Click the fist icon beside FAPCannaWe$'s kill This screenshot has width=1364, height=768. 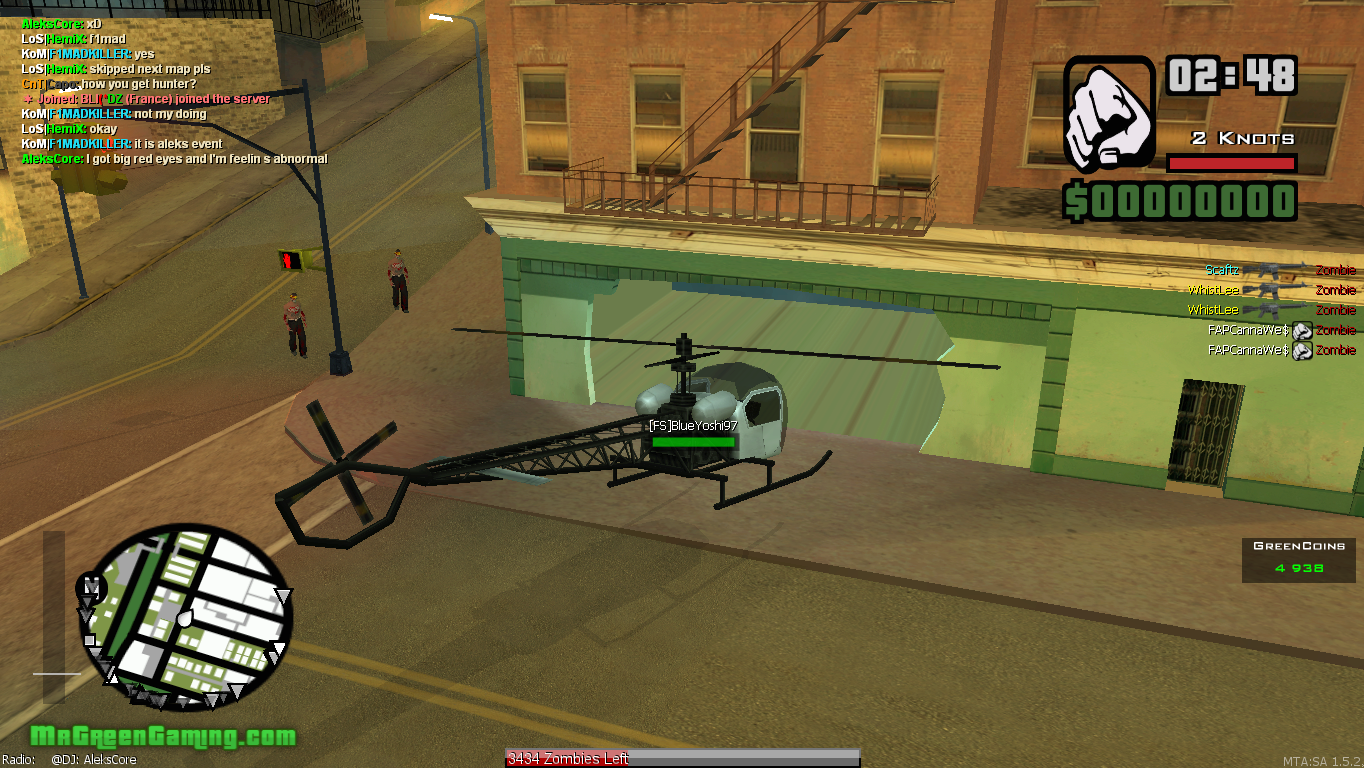(x=1301, y=329)
